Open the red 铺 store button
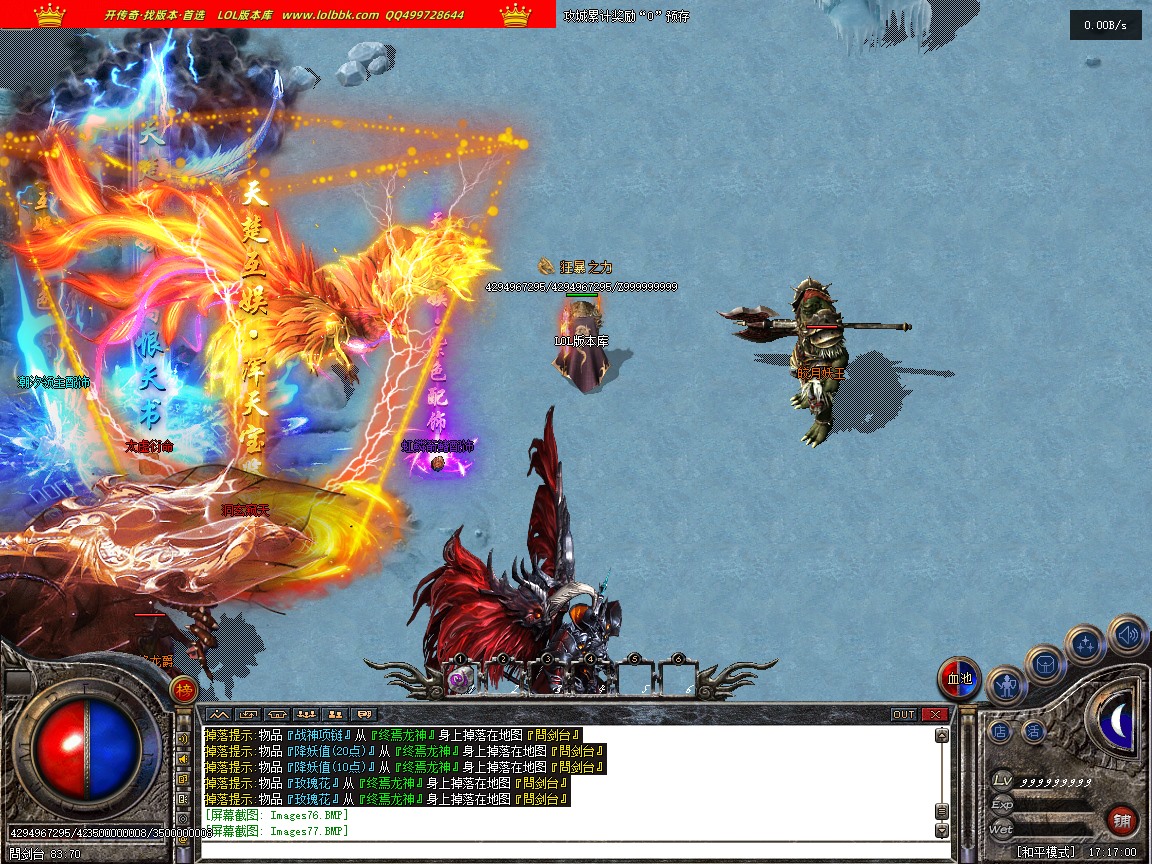Viewport: 1152px width, 864px height. tap(1122, 821)
